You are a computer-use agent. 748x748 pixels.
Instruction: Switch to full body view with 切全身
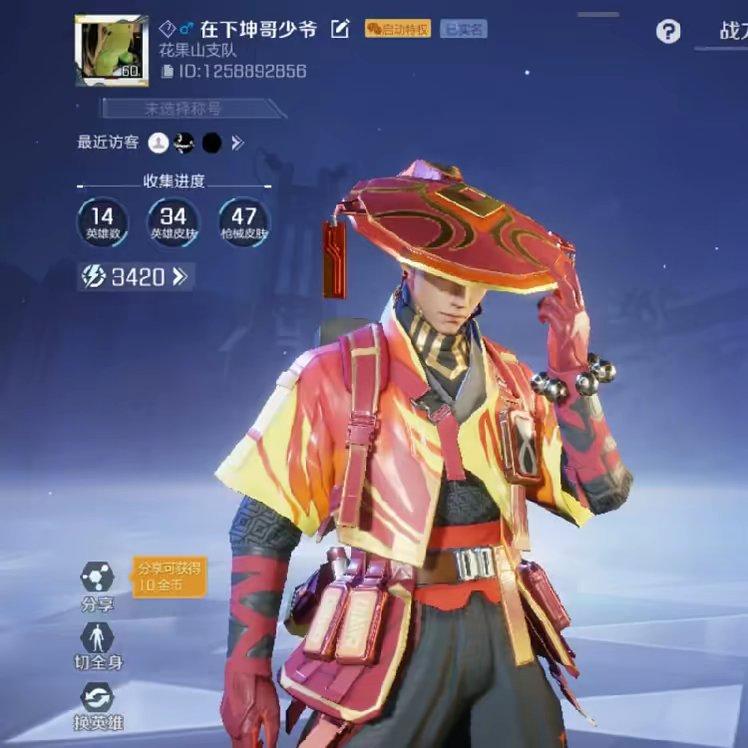point(98,645)
